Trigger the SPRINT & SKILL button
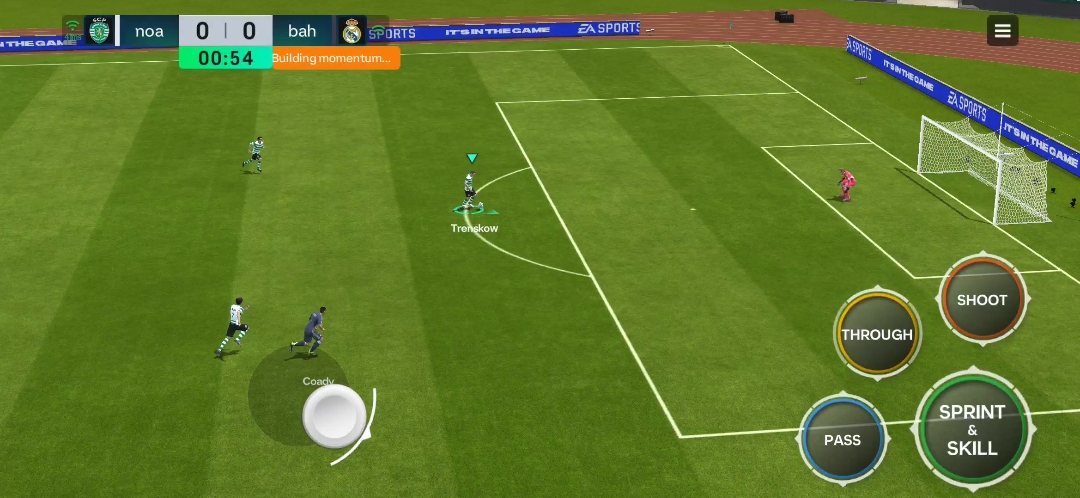1080x498 pixels. pyautogui.click(x=972, y=430)
